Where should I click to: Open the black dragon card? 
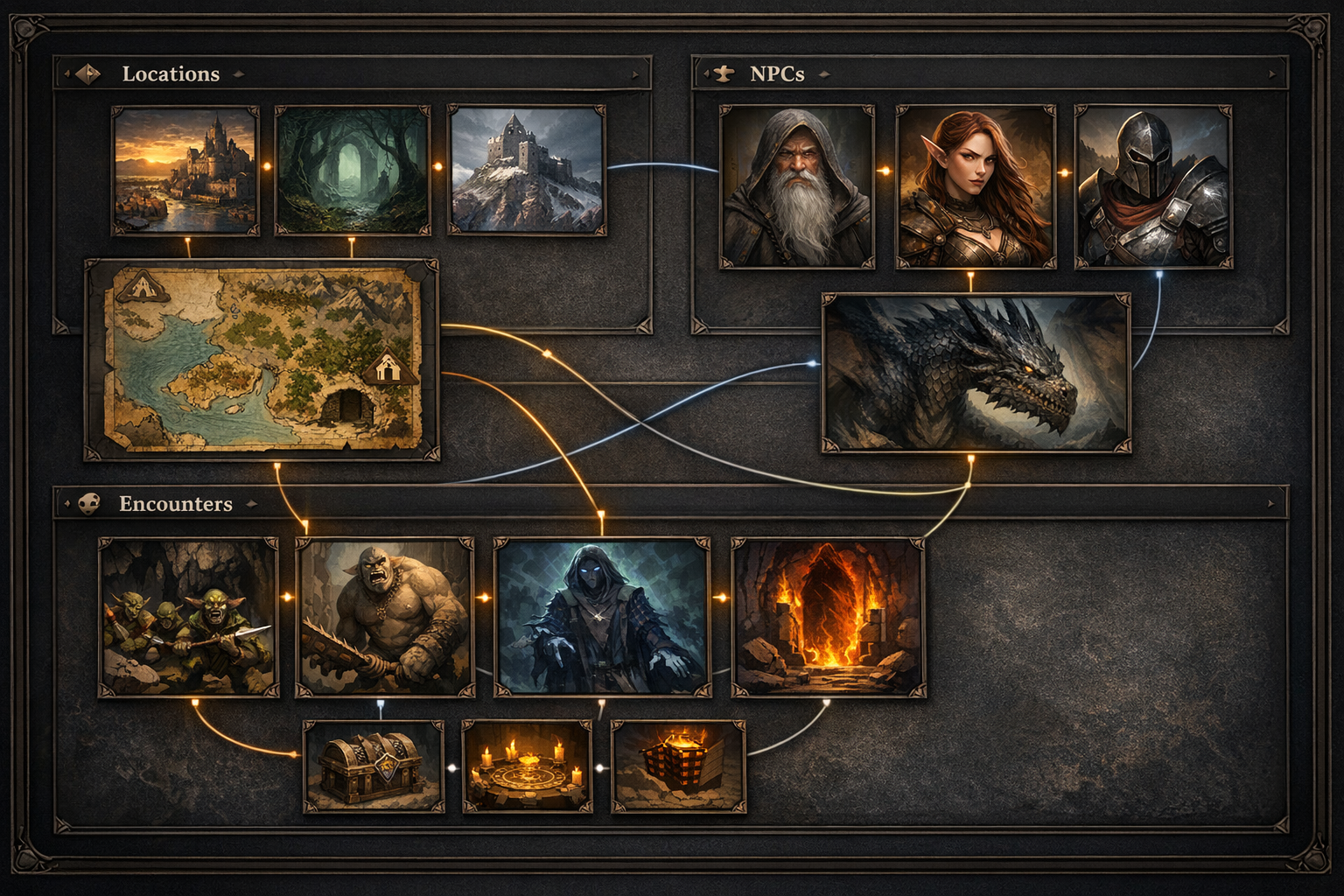[975, 374]
